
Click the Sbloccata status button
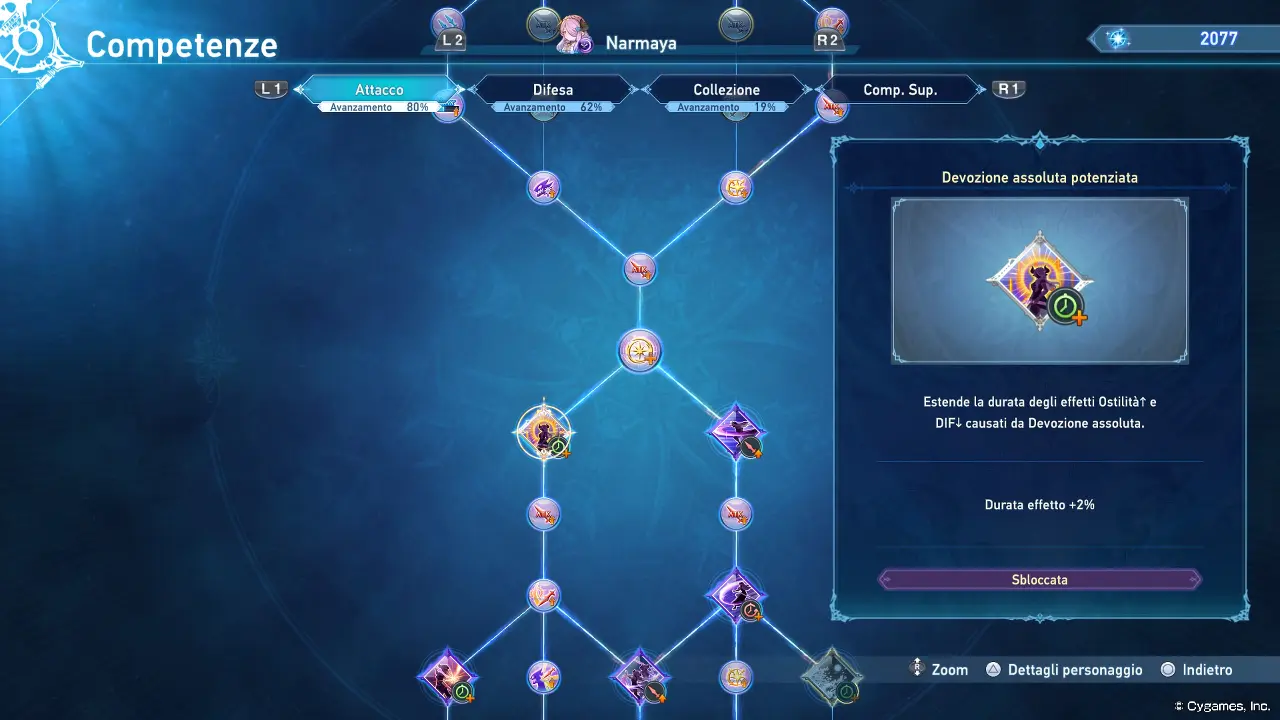[x=1039, y=579]
